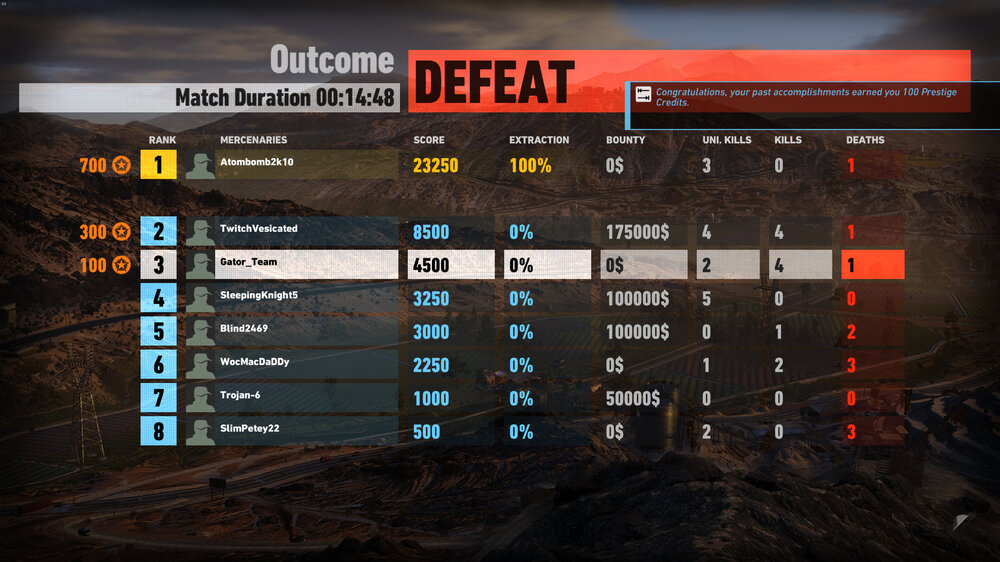Screen dimensions: 1000x562
Task: Select the Blind2469 player entry
Action: tap(290, 331)
